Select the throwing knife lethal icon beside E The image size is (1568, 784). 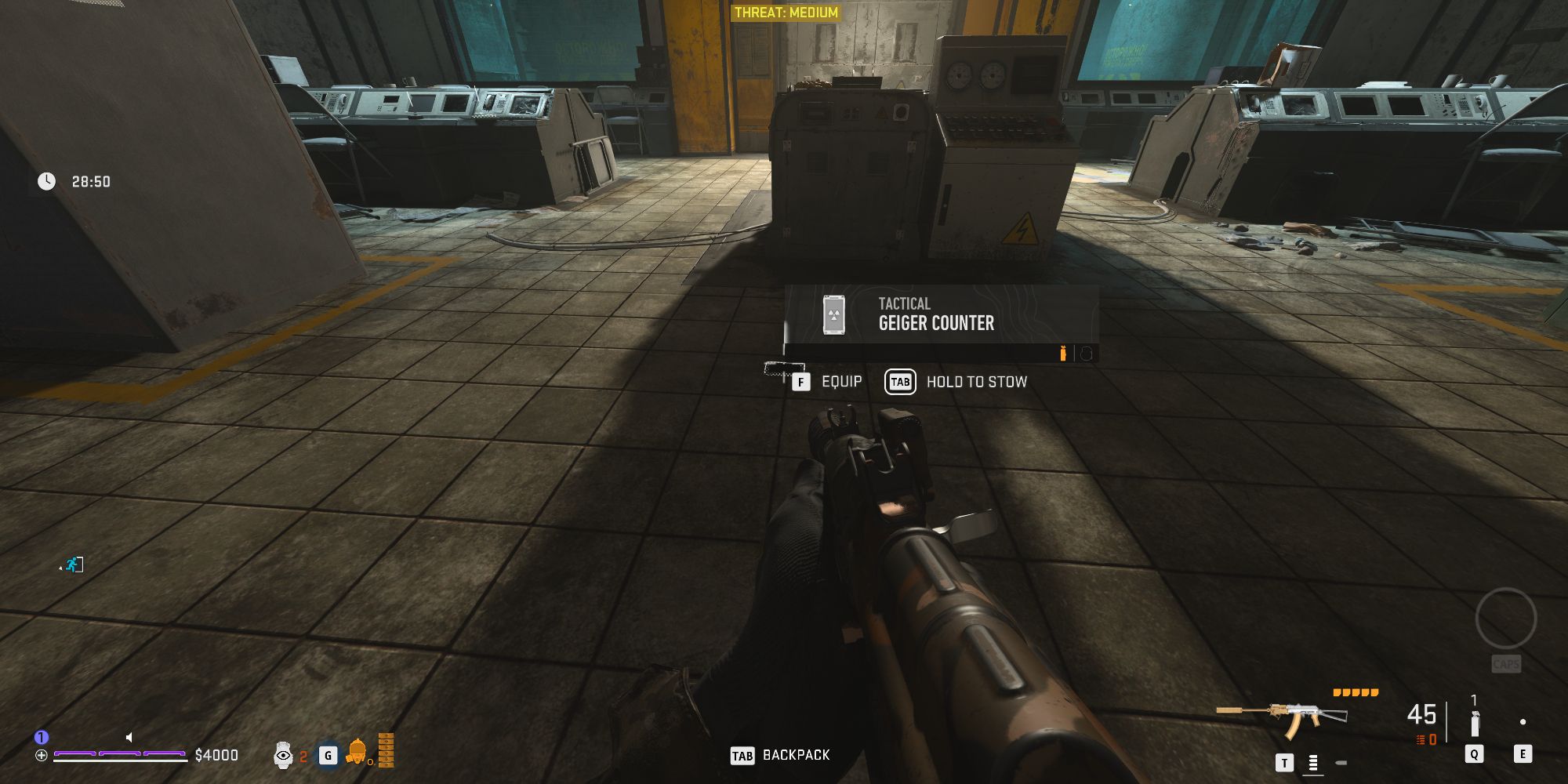[x=1523, y=720]
